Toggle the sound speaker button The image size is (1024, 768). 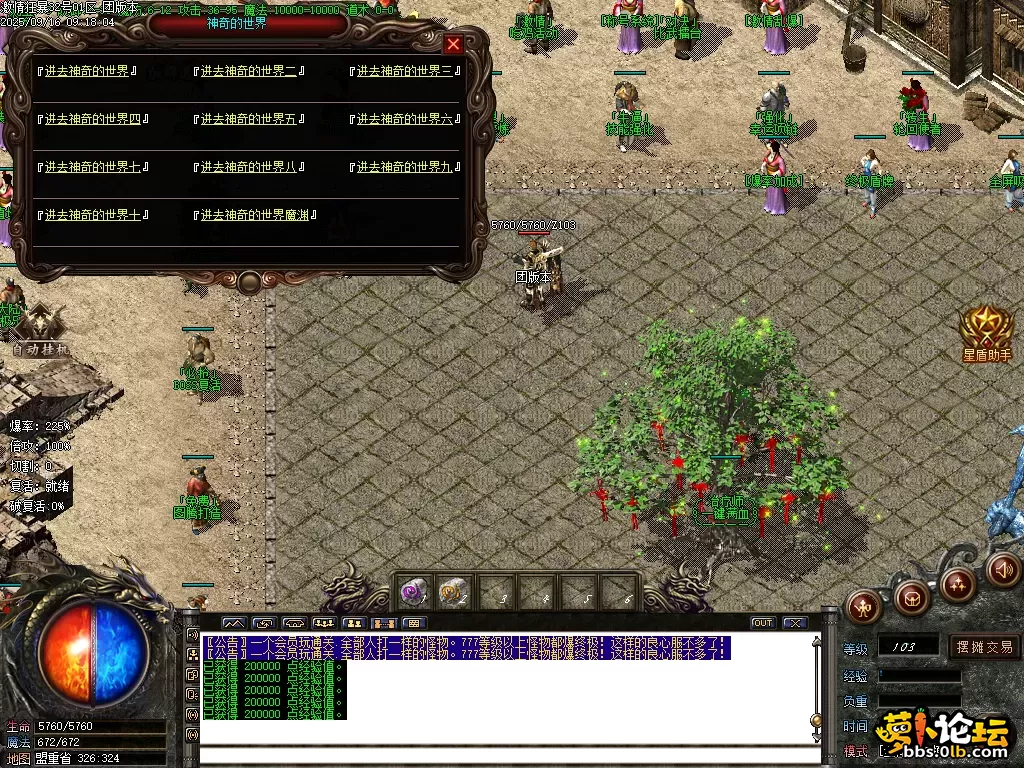[x=1003, y=570]
